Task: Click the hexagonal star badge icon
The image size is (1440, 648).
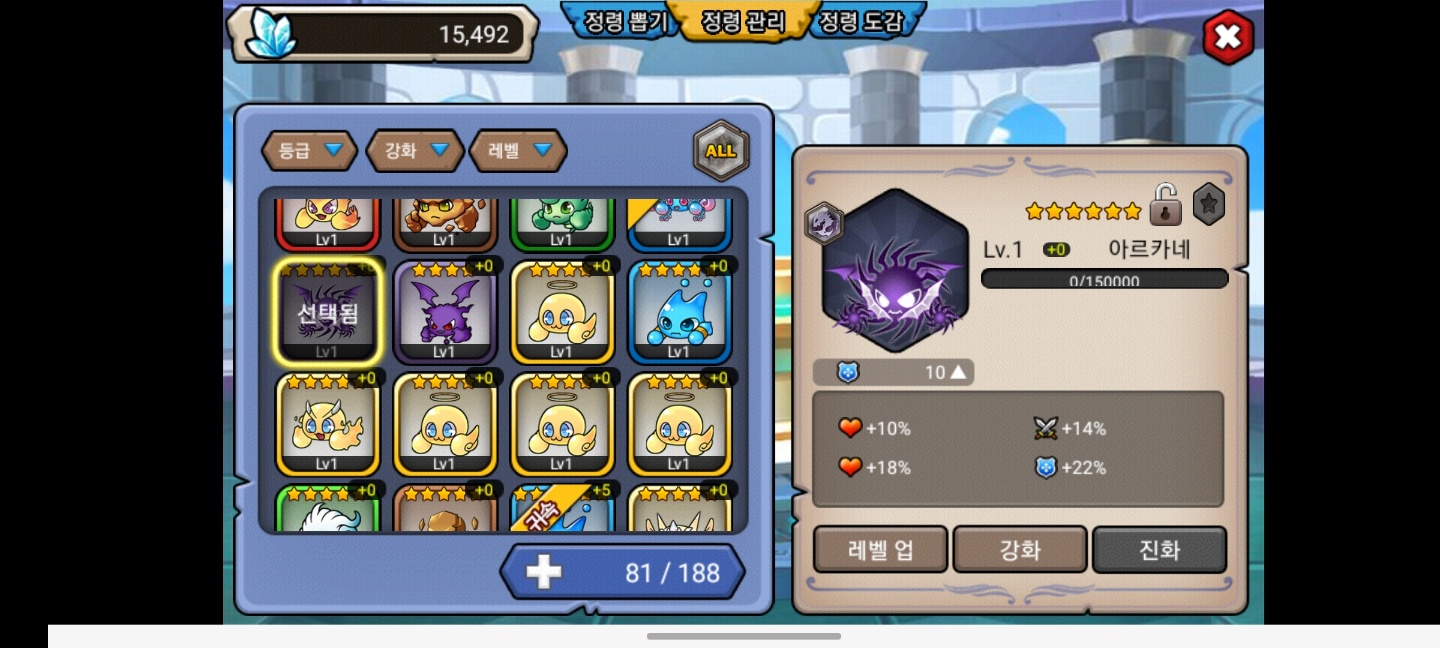Action: [x=1209, y=205]
